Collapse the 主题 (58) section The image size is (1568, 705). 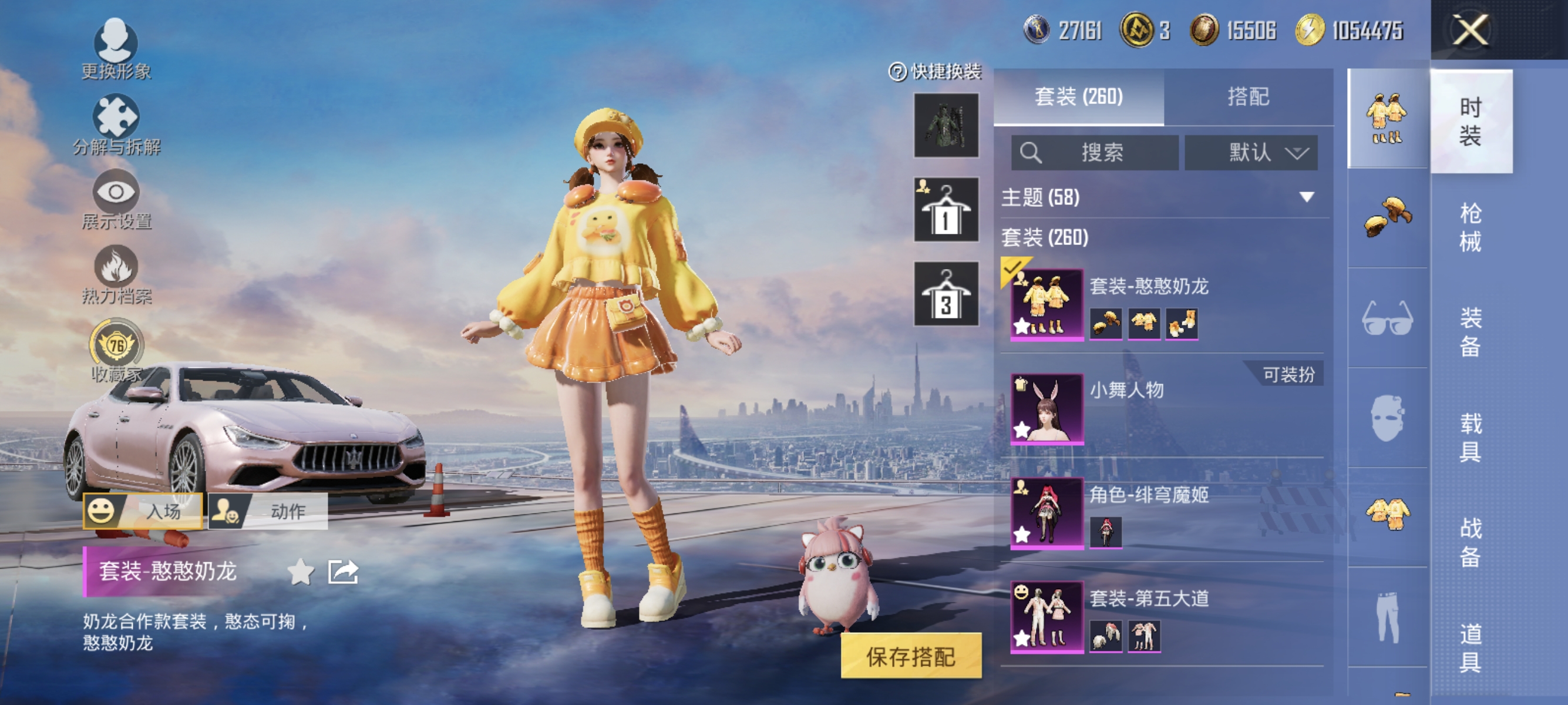pos(1306,198)
